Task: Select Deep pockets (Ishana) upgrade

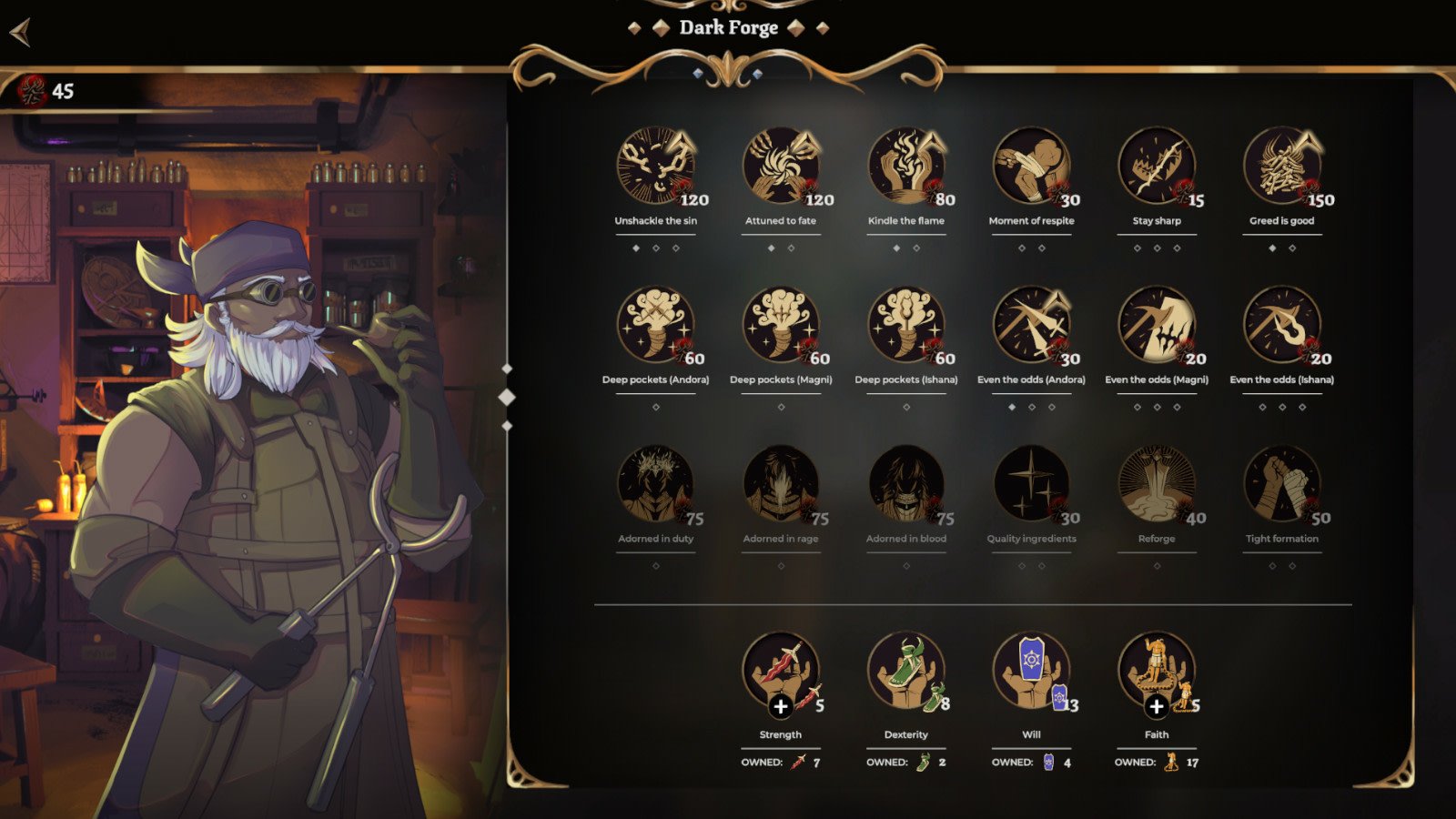Action: (x=906, y=326)
